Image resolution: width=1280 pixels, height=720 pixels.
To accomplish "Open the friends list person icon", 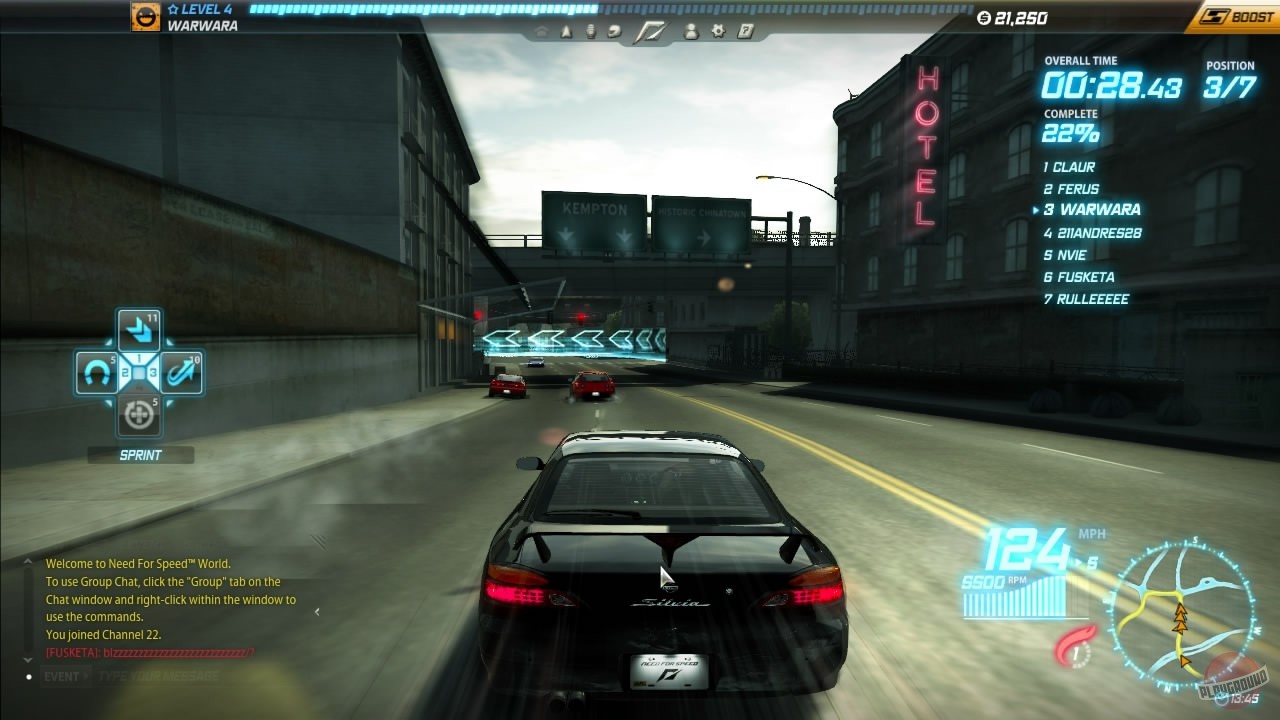I will tap(693, 31).
